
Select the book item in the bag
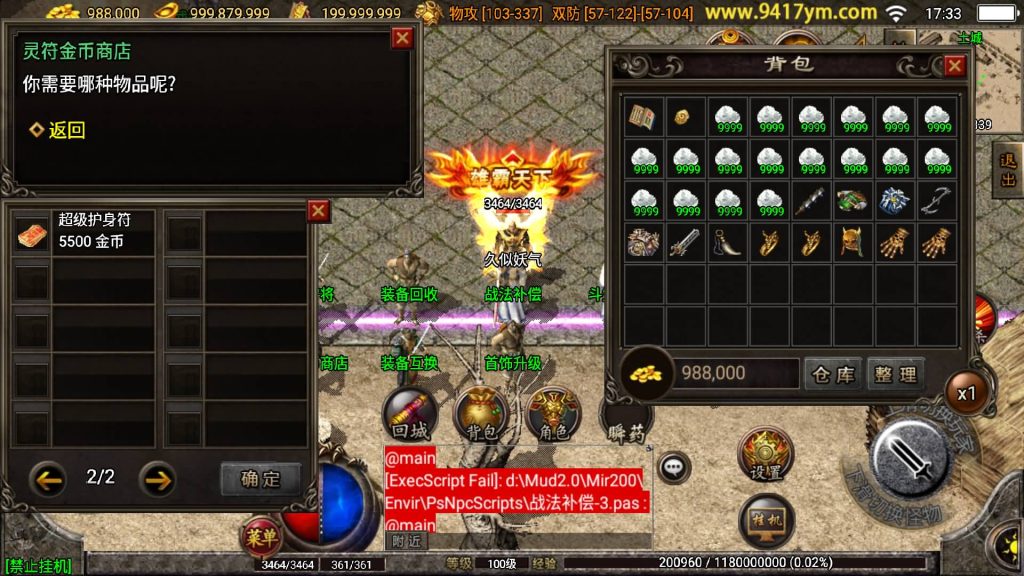coord(642,117)
